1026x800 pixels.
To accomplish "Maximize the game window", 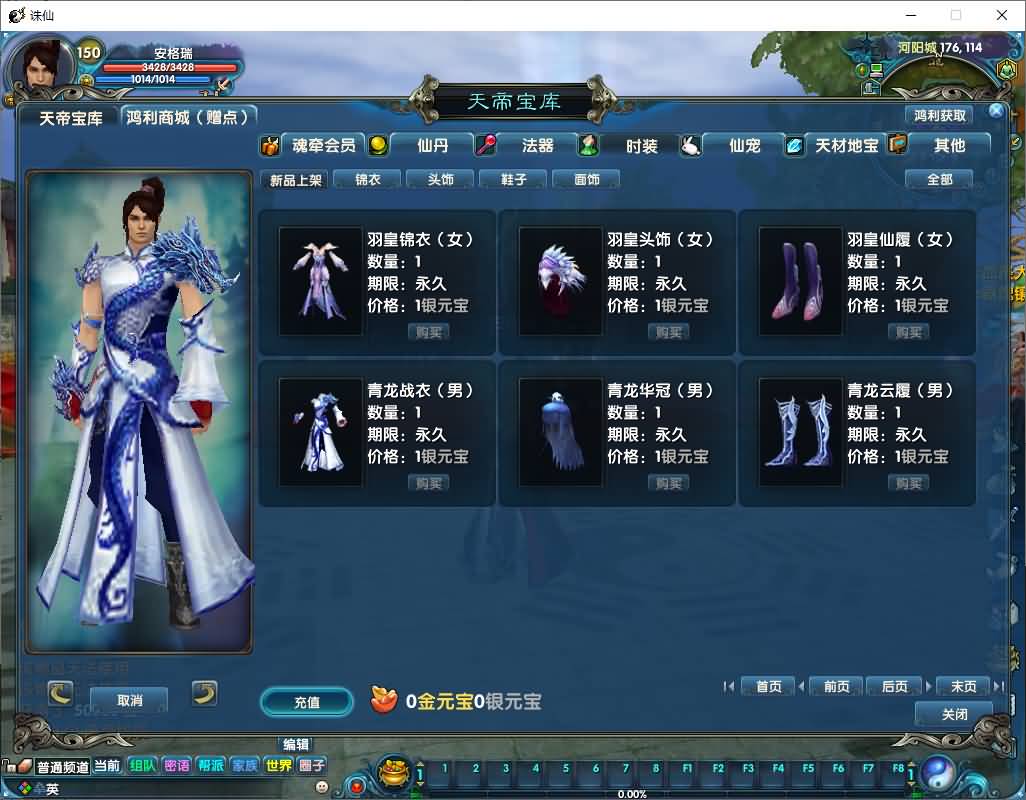I will tap(956, 15).
